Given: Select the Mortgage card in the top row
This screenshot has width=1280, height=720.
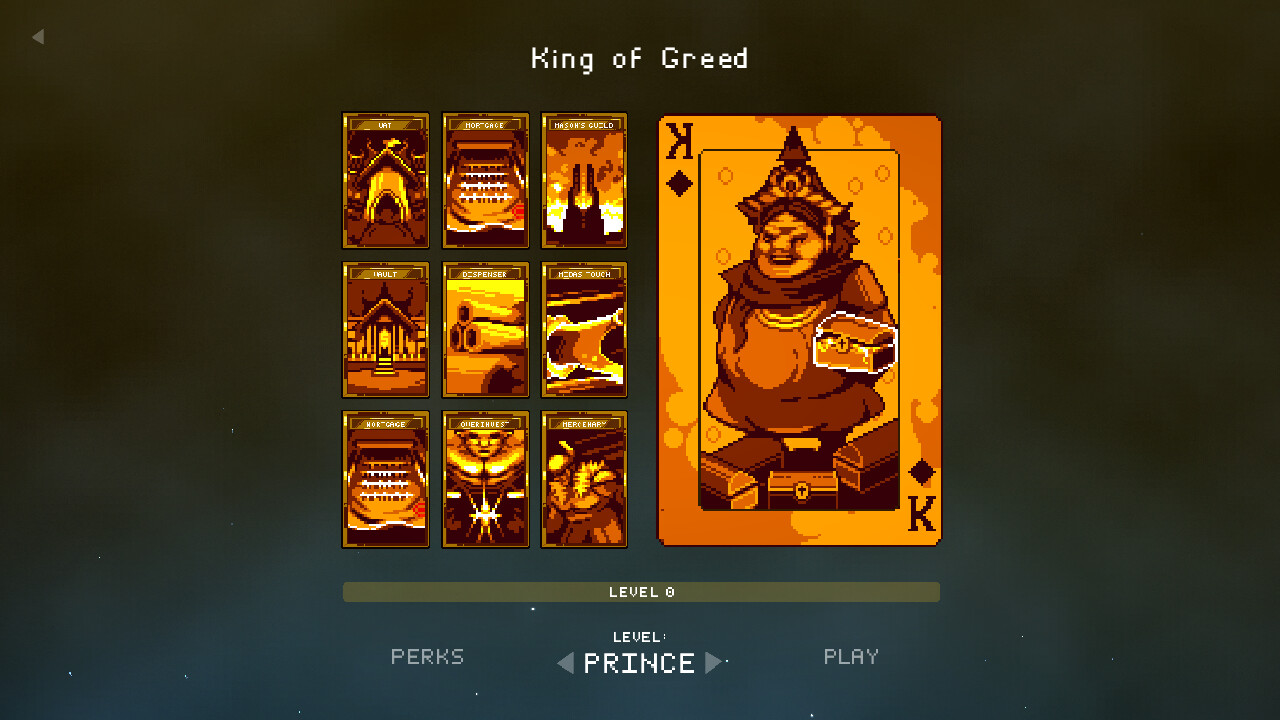Looking at the screenshot, I should click(485, 180).
